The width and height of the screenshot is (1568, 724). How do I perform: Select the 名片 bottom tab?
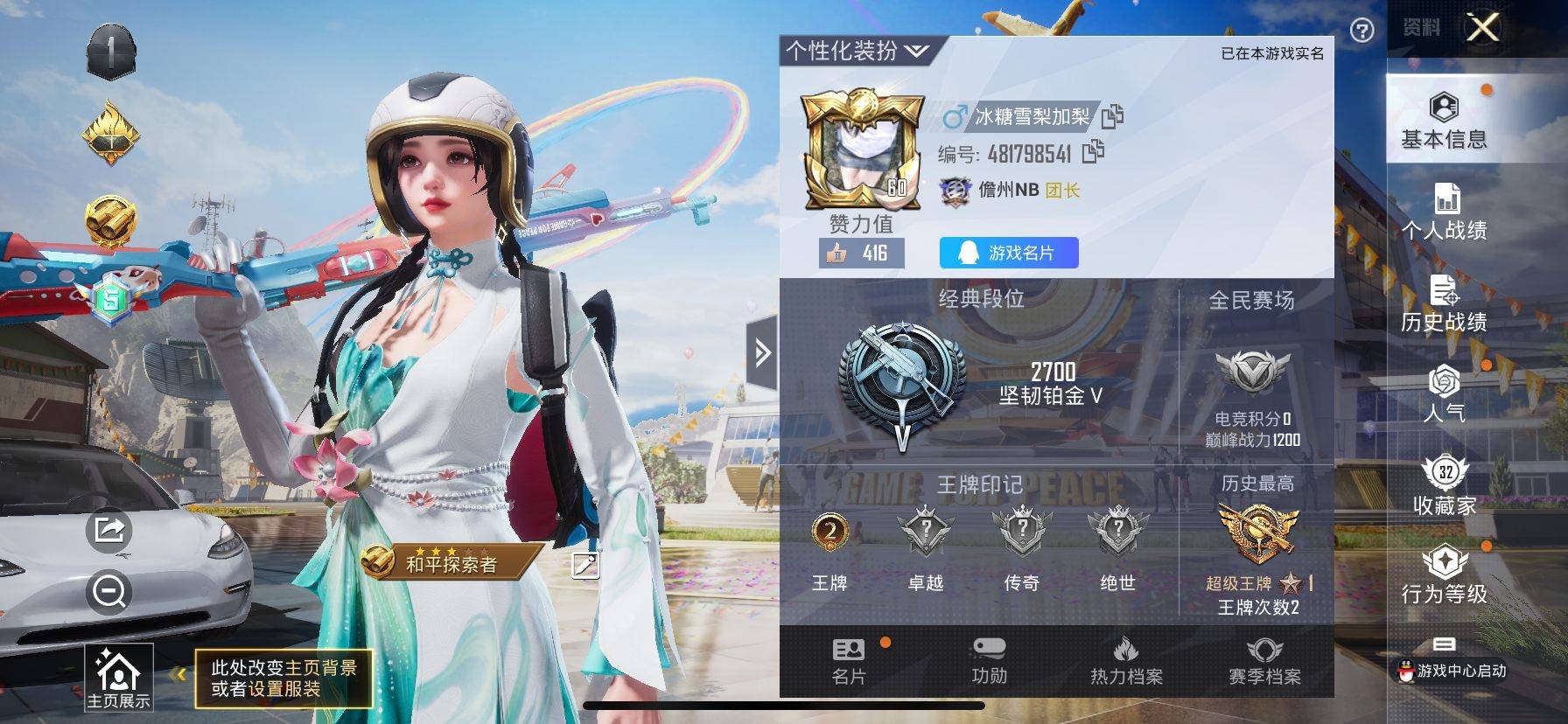(x=848, y=662)
